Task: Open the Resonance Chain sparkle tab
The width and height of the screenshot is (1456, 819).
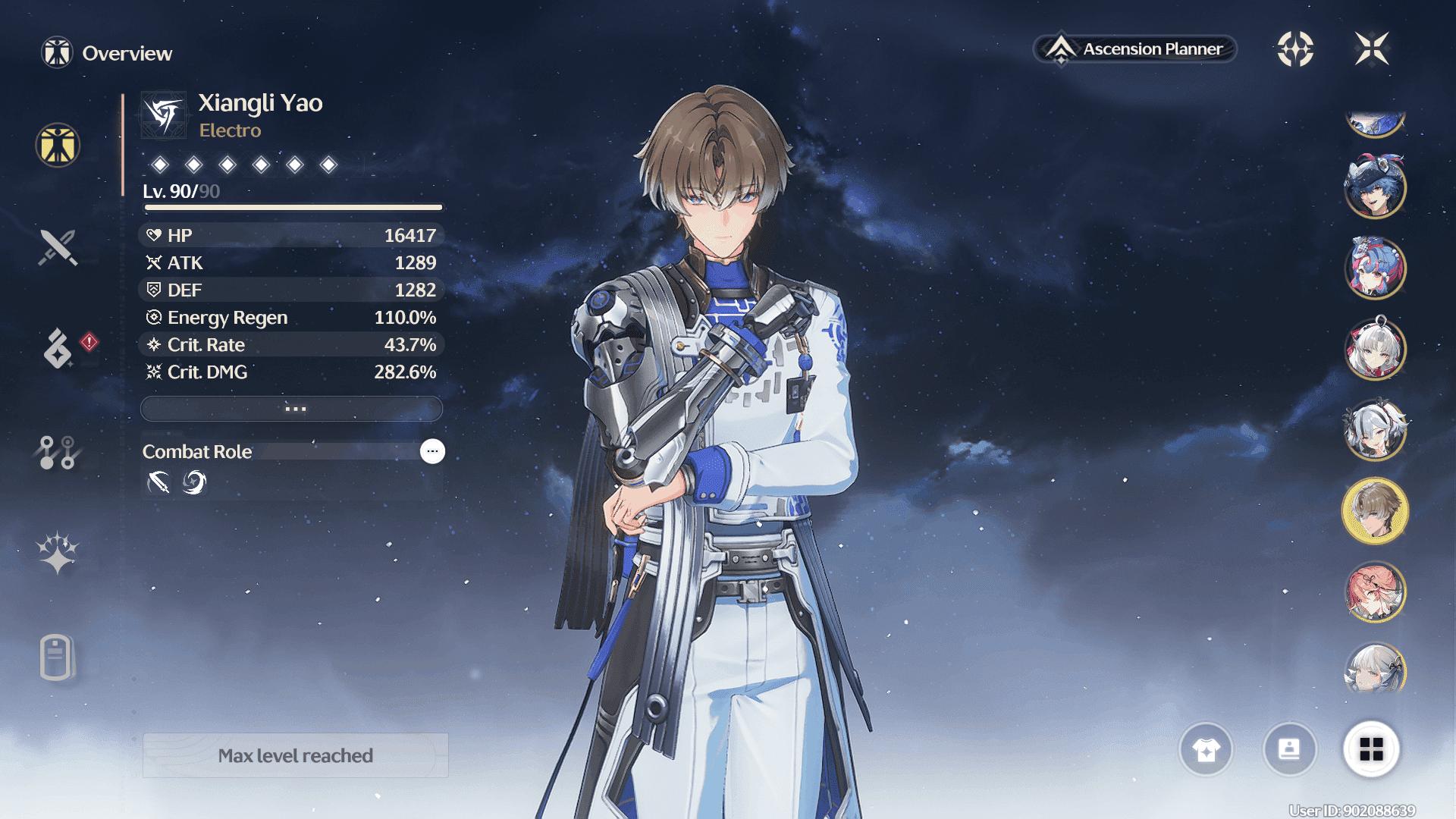Action: pos(58,553)
